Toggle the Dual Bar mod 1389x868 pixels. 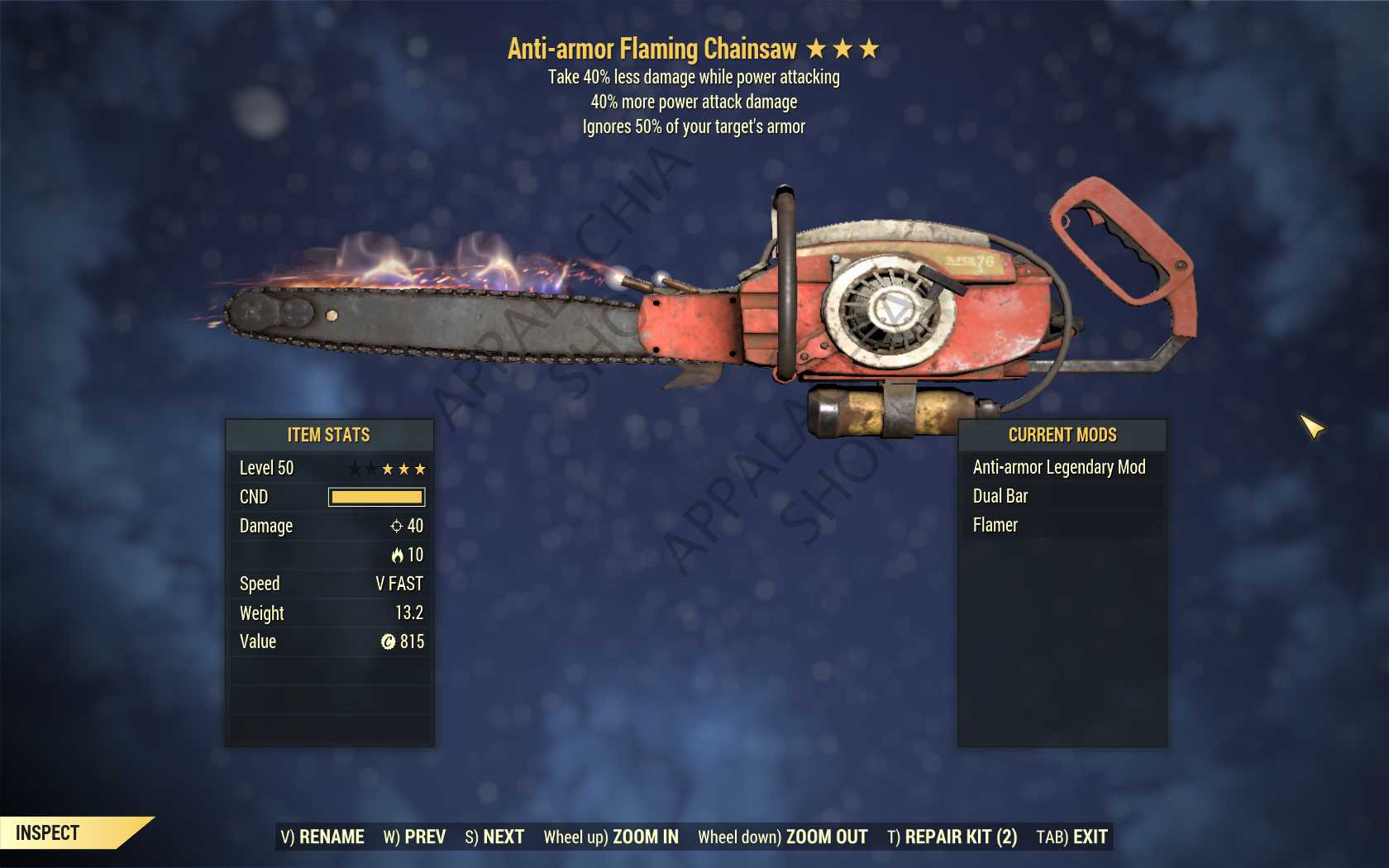click(1000, 496)
